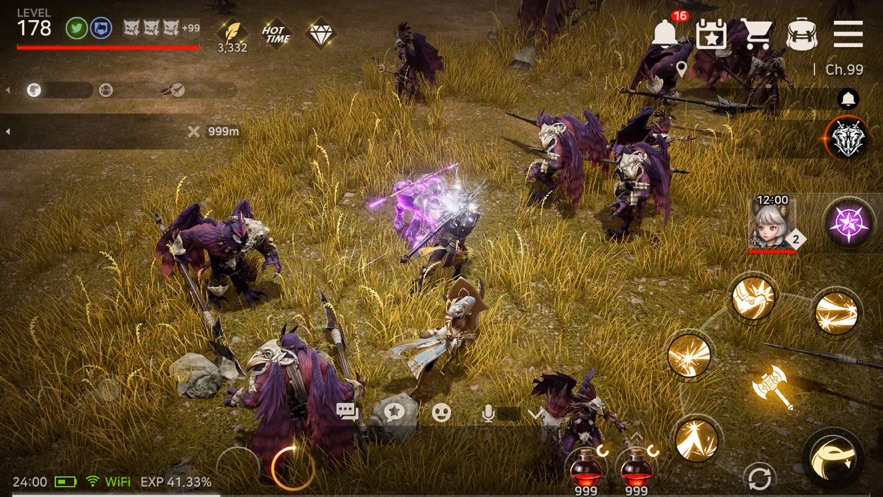Open the Twitter bird icon
The width and height of the screenshot is (883, 497).
75,28
